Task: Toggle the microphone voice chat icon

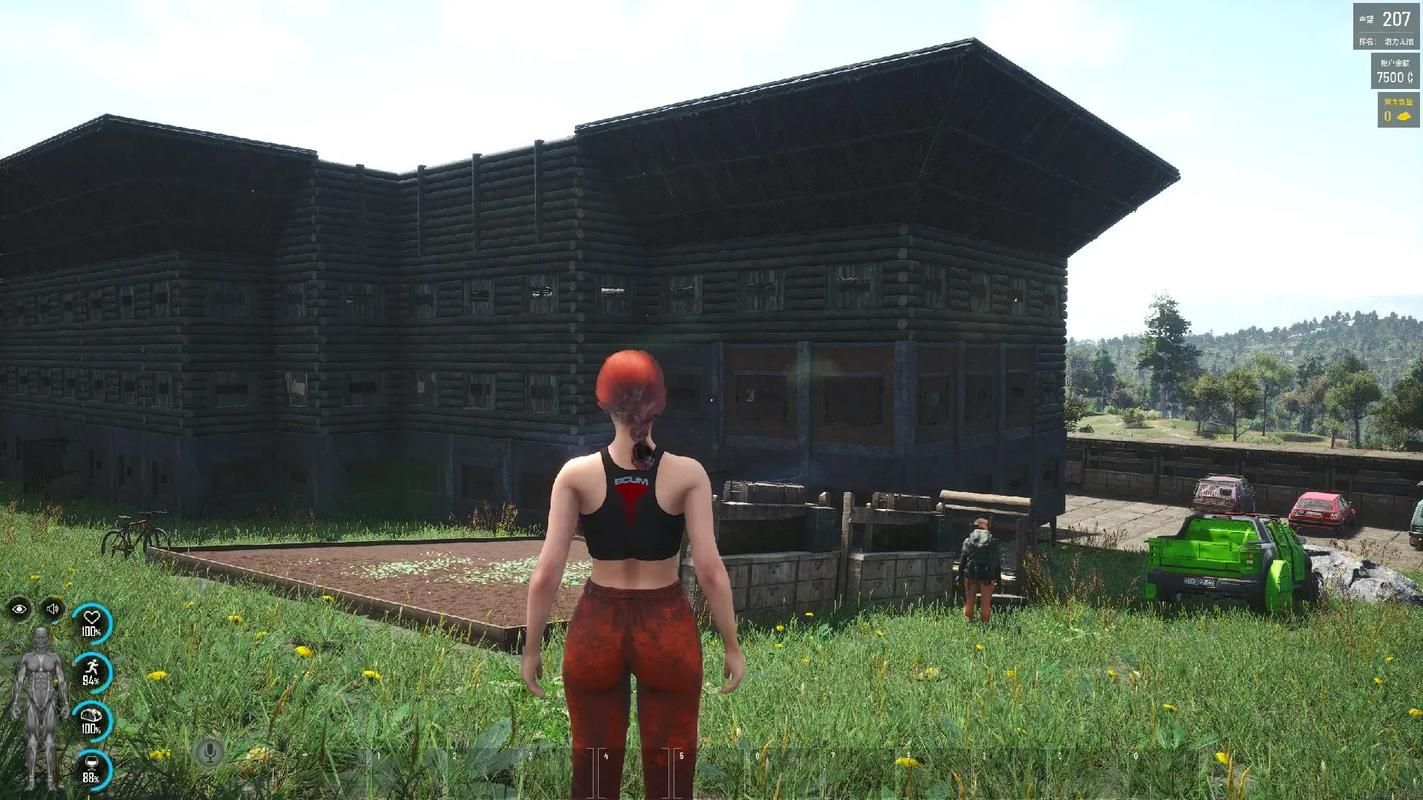Action: pos(209,751)
